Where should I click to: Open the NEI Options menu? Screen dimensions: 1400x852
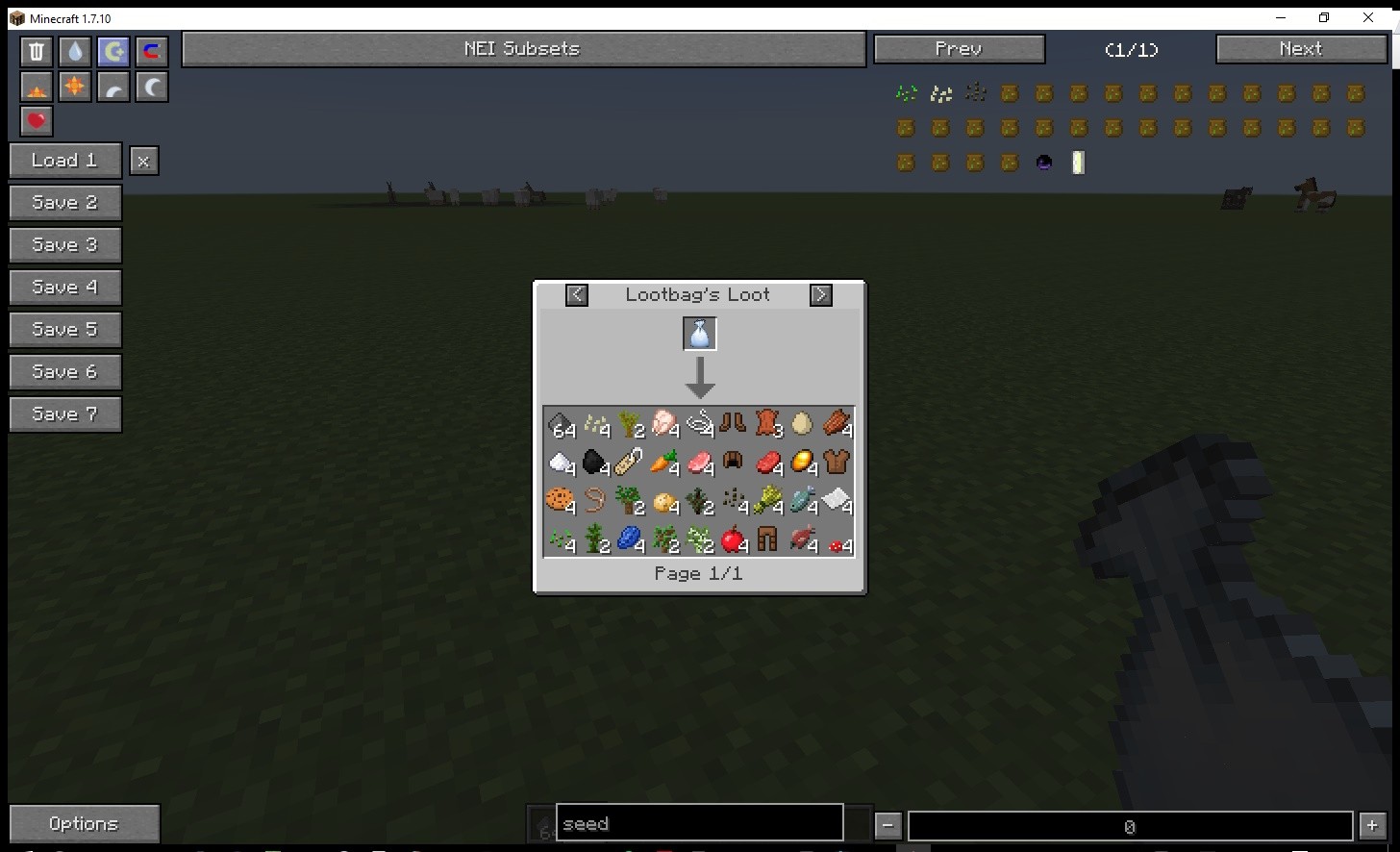84,824
